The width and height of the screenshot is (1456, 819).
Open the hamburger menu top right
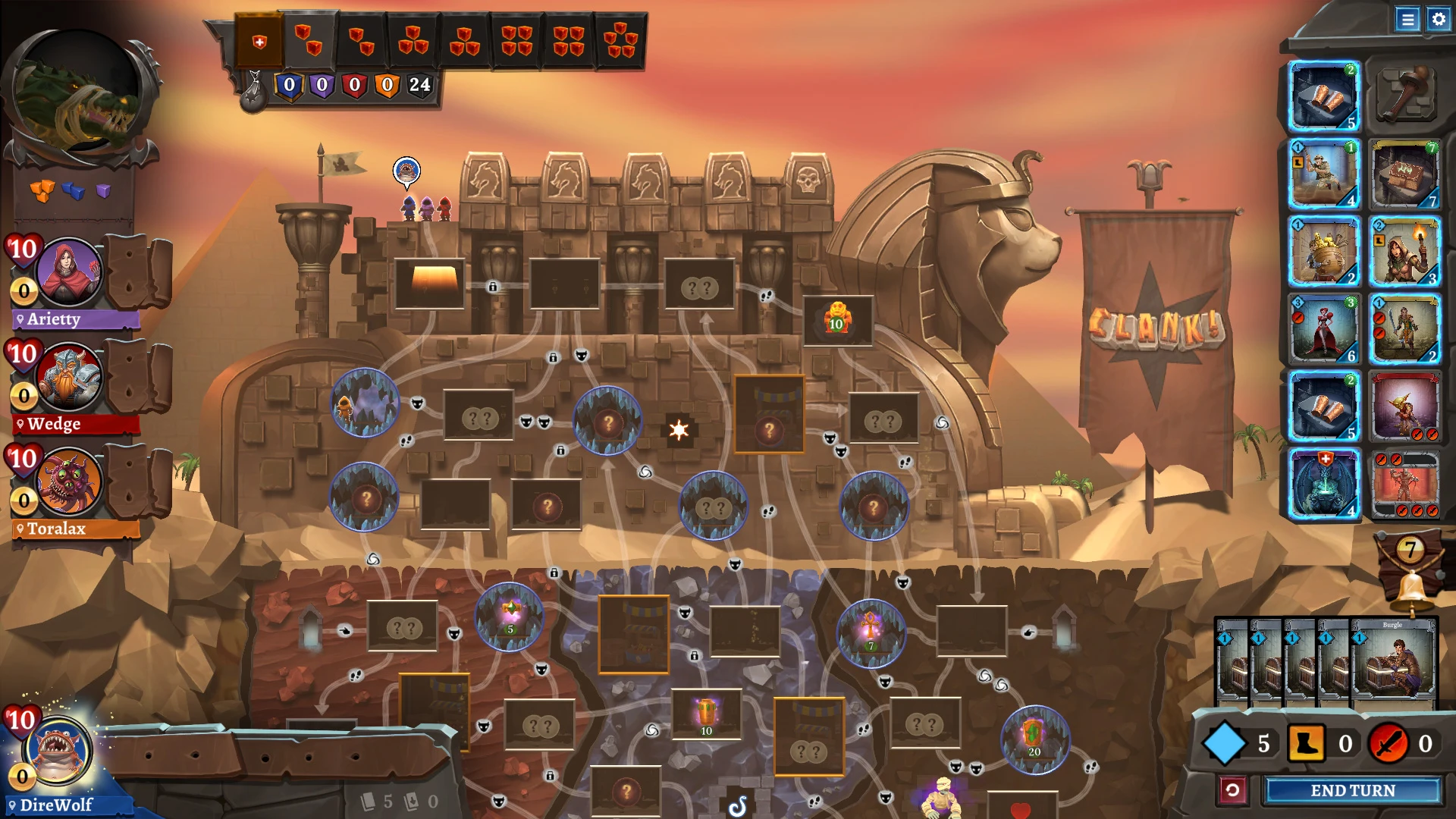pos(1408,20)
